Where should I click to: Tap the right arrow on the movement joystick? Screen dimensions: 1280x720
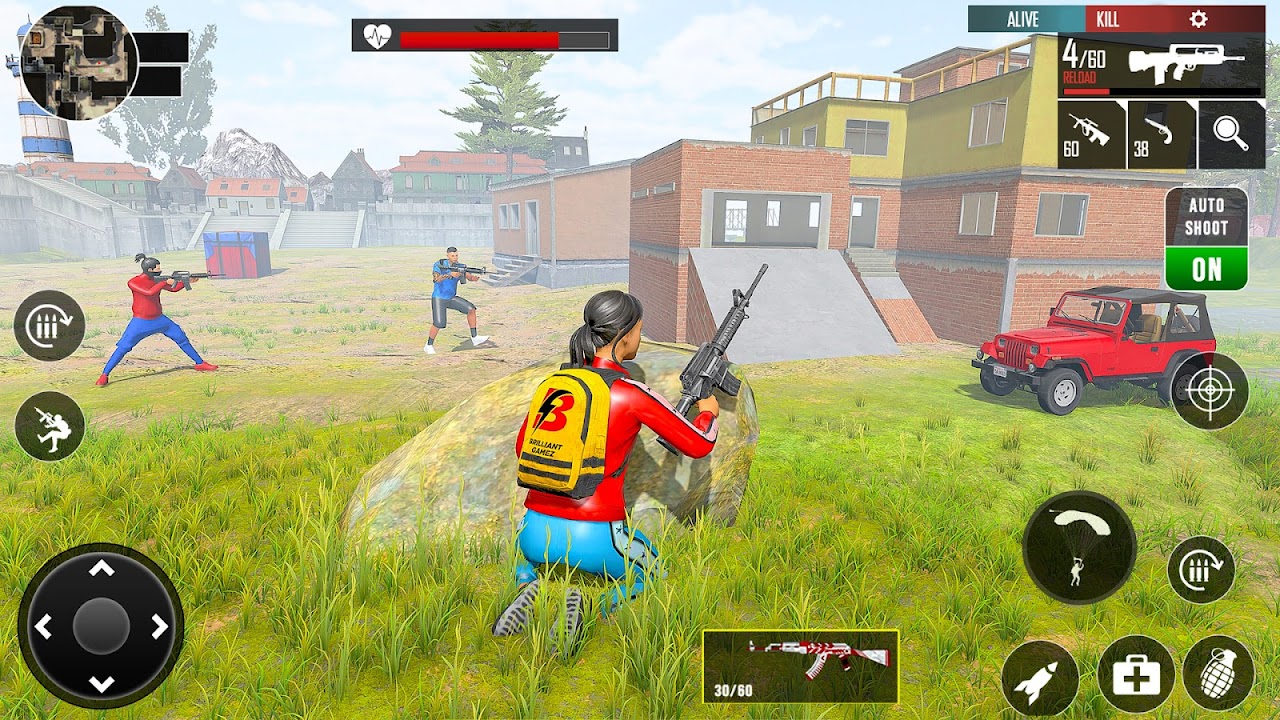pos(160,627)
